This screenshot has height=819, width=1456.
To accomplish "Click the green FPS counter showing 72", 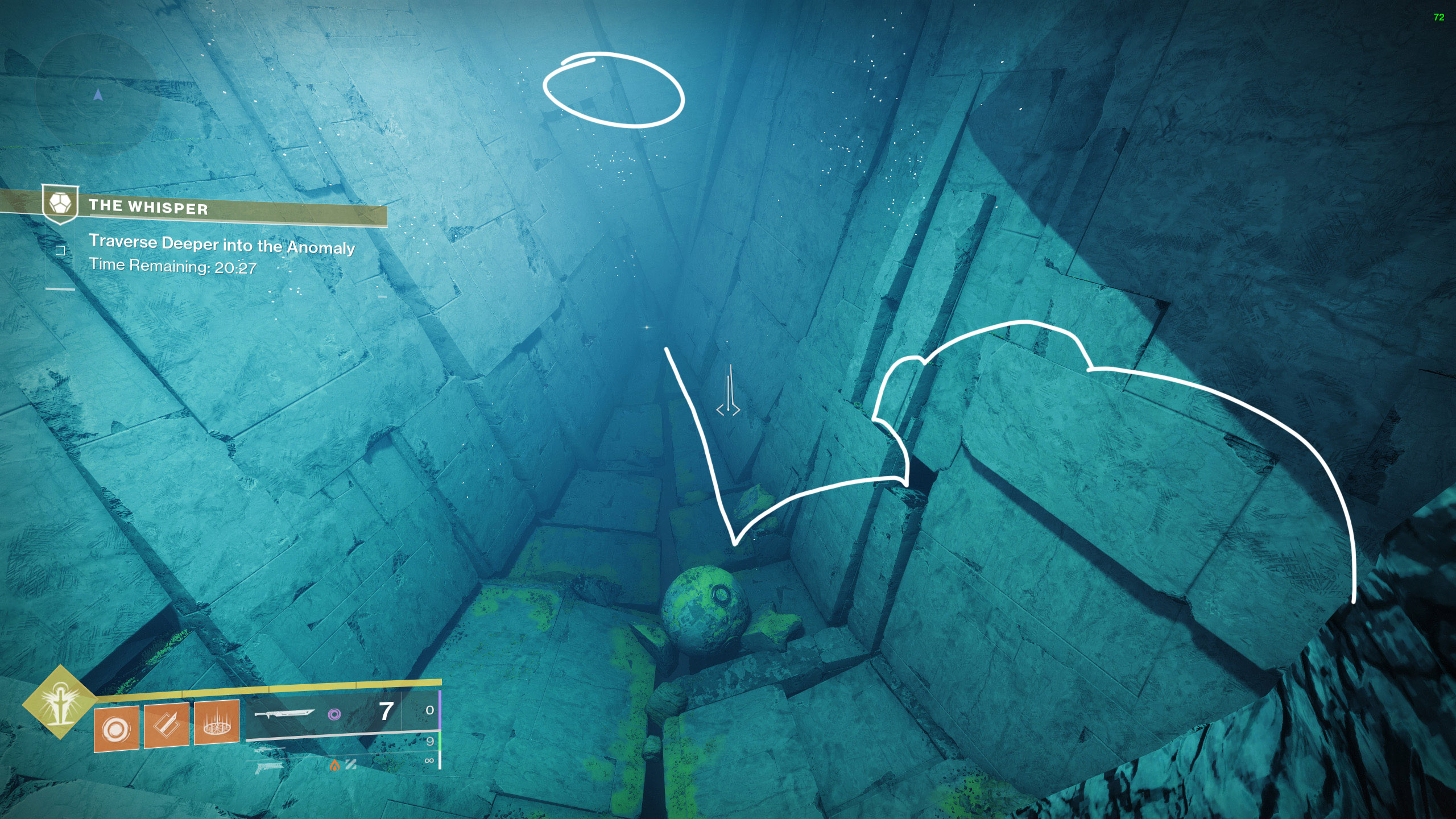I will [1439, 17].
